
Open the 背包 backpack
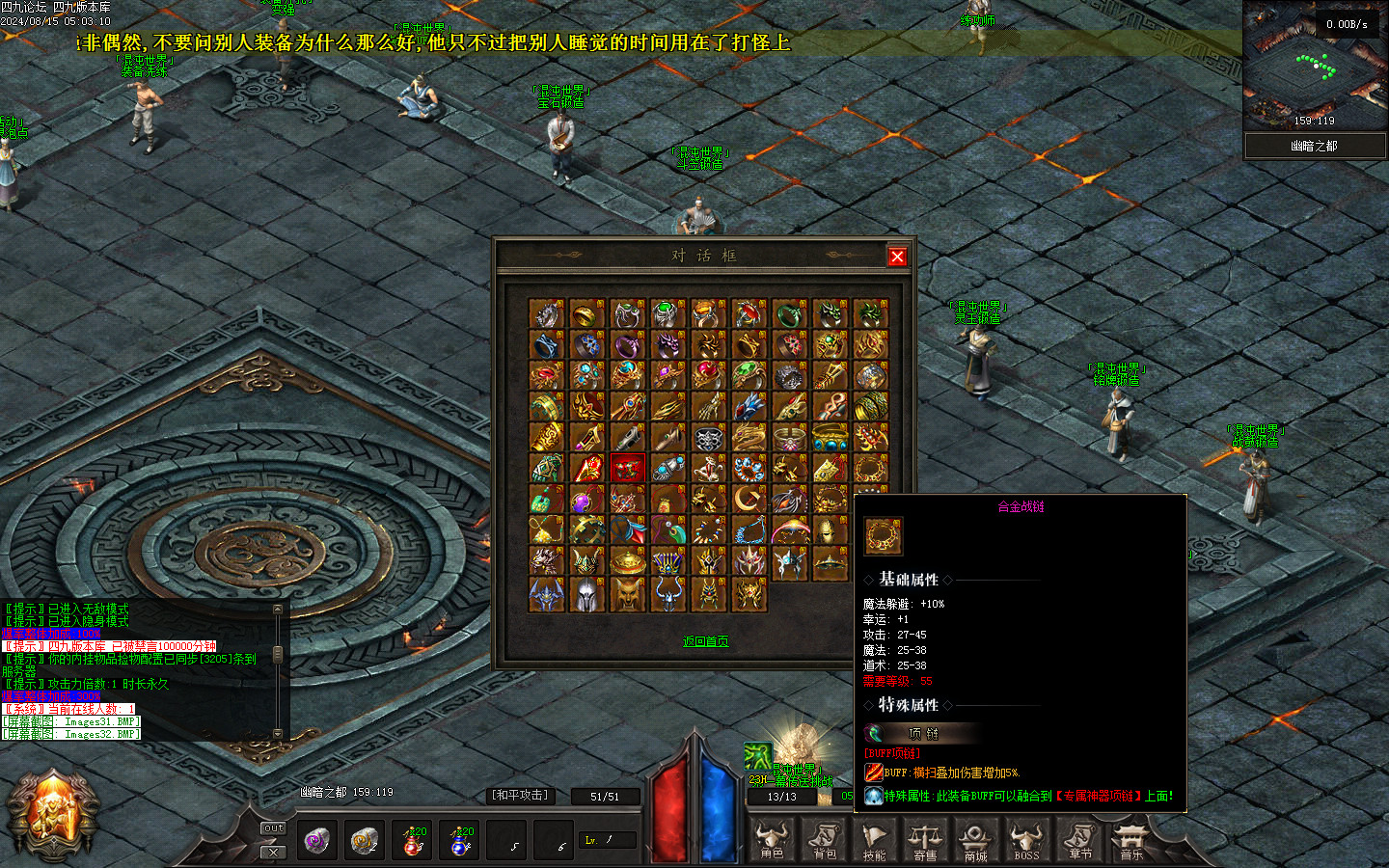click(x=825, y=840)
